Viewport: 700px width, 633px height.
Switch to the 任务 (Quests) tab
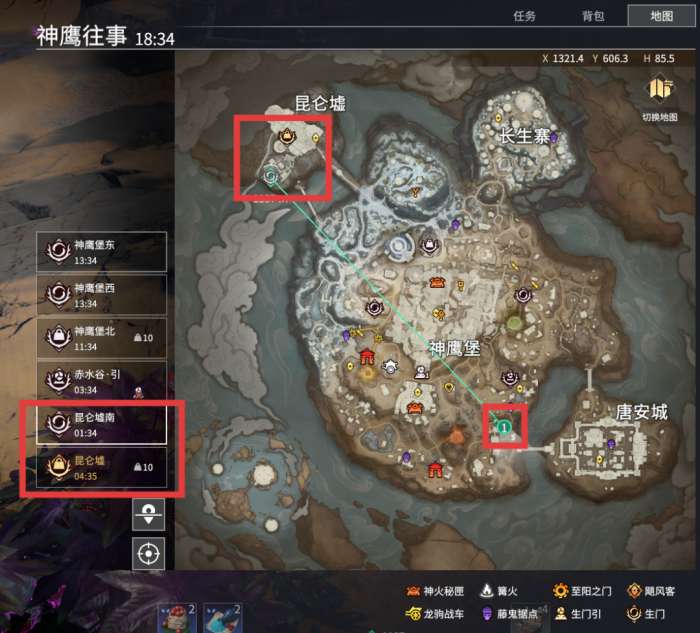[524, 16]
